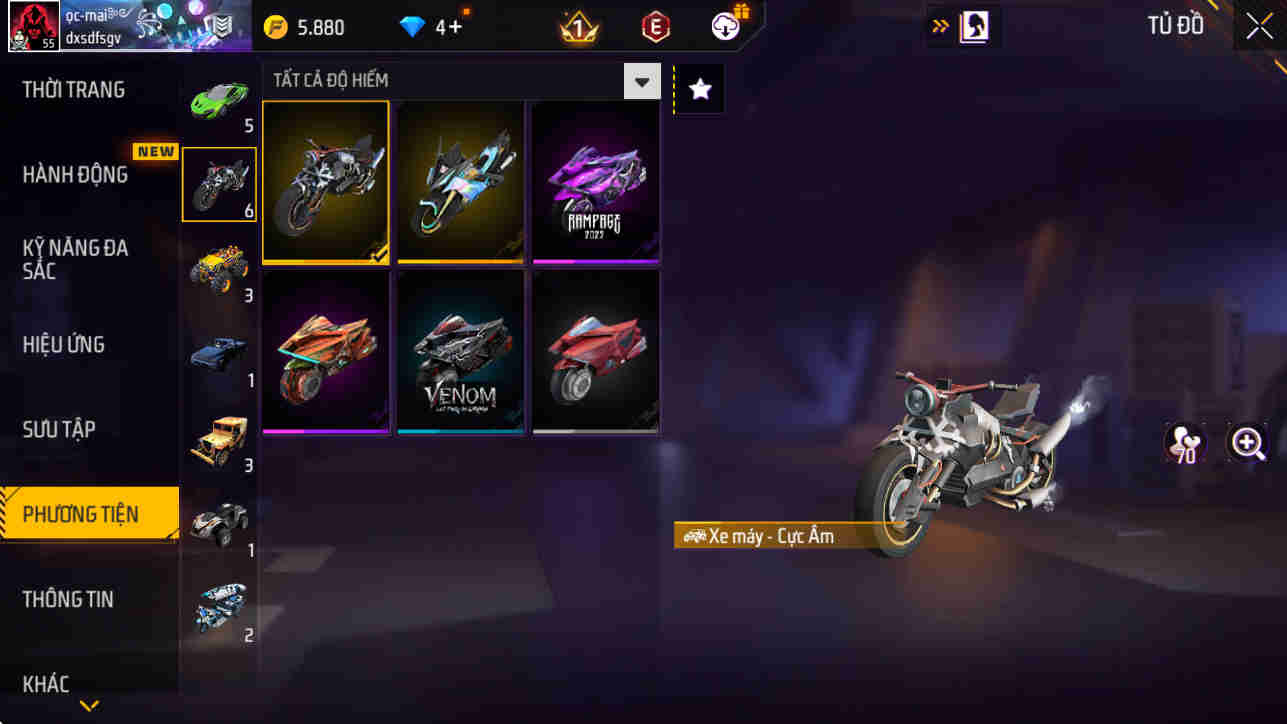Open the character preview icon showing 70

1185,444
